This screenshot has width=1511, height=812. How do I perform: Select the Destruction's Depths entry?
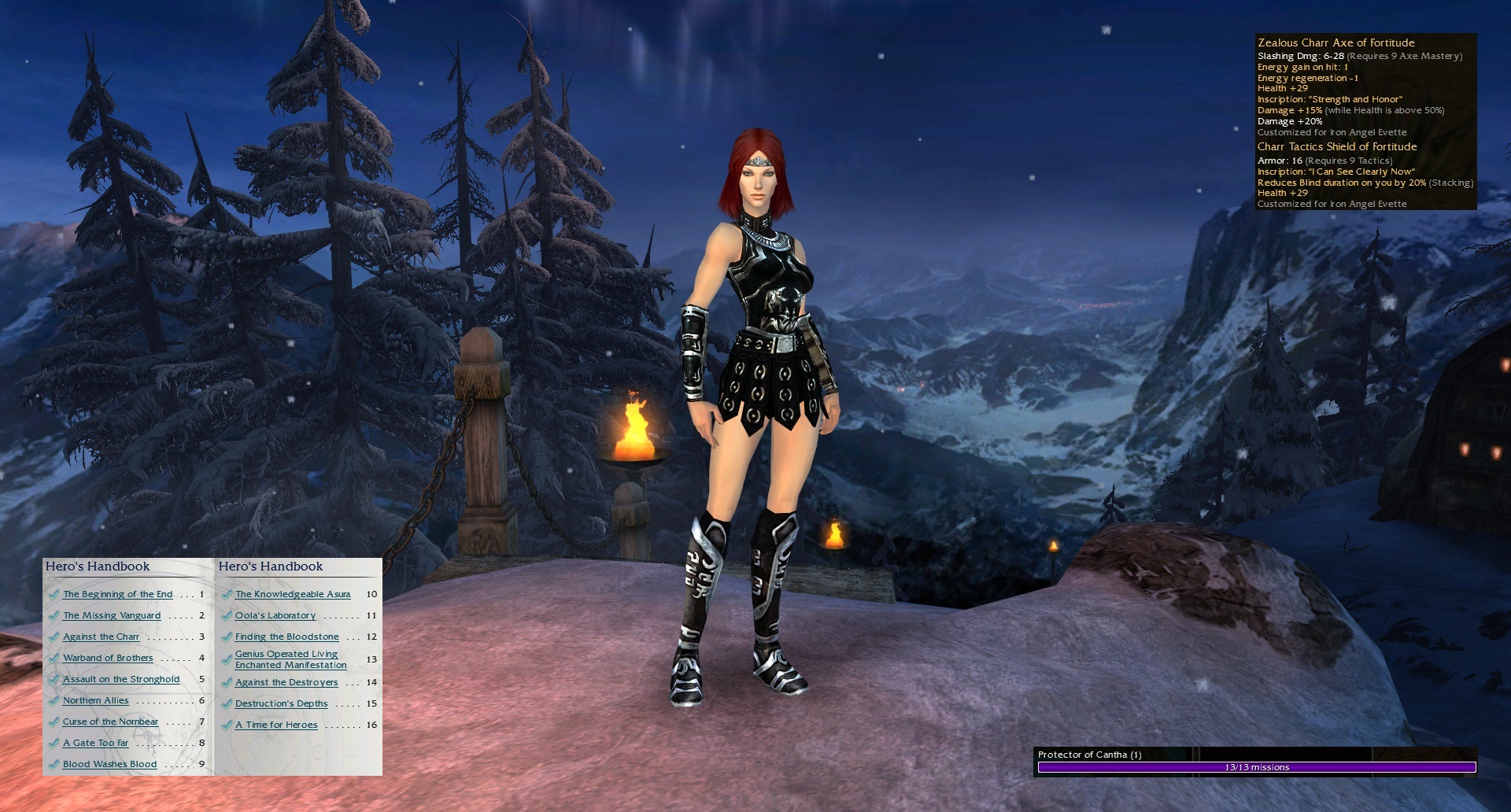[x=281, y=703]
